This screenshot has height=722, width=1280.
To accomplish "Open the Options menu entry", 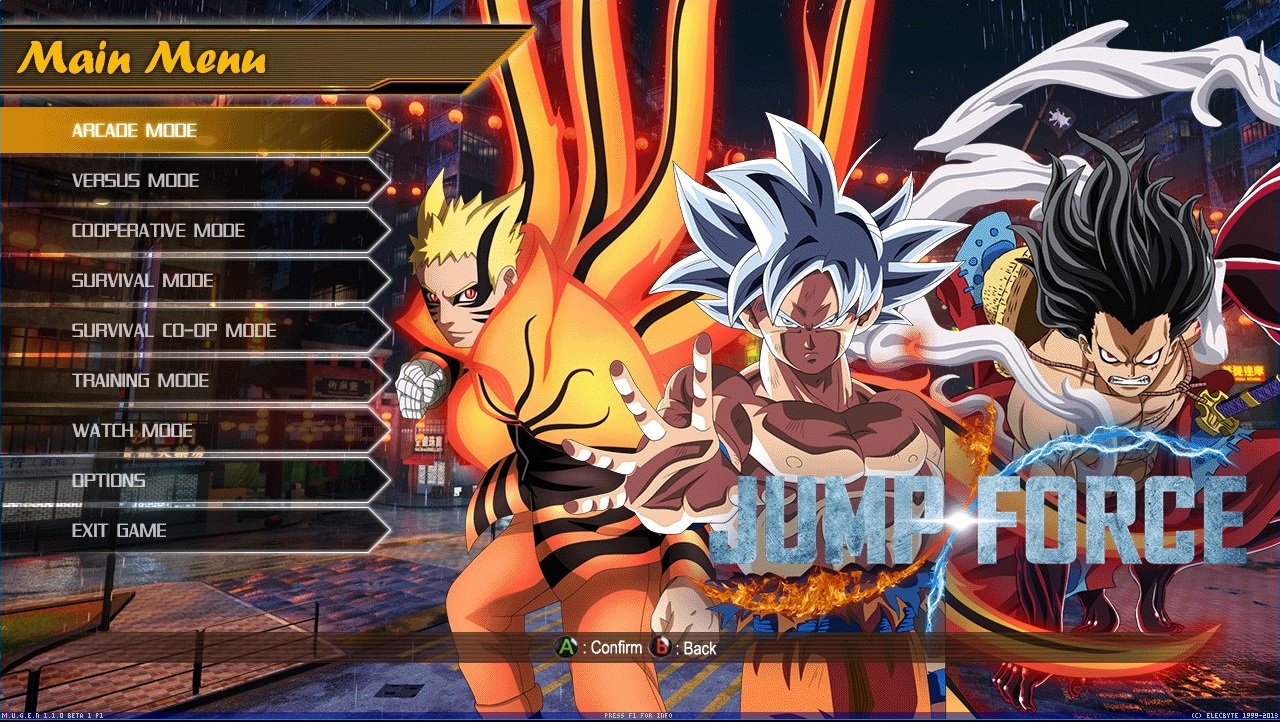I will pos(110,480).
